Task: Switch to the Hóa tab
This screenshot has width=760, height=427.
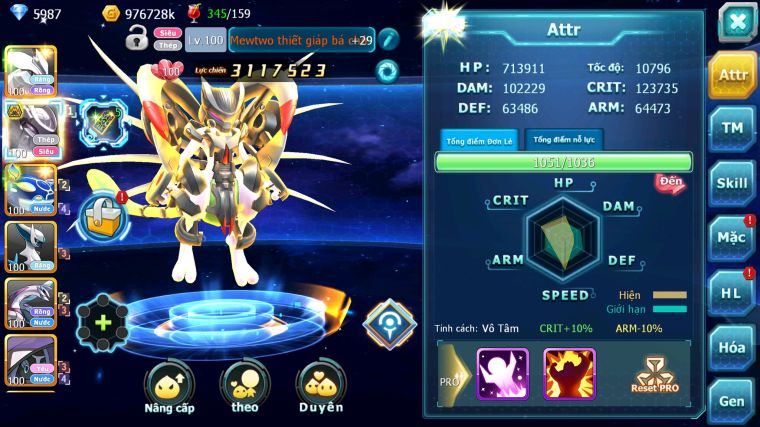Action: pyautogui.click(x=732, y=347)
